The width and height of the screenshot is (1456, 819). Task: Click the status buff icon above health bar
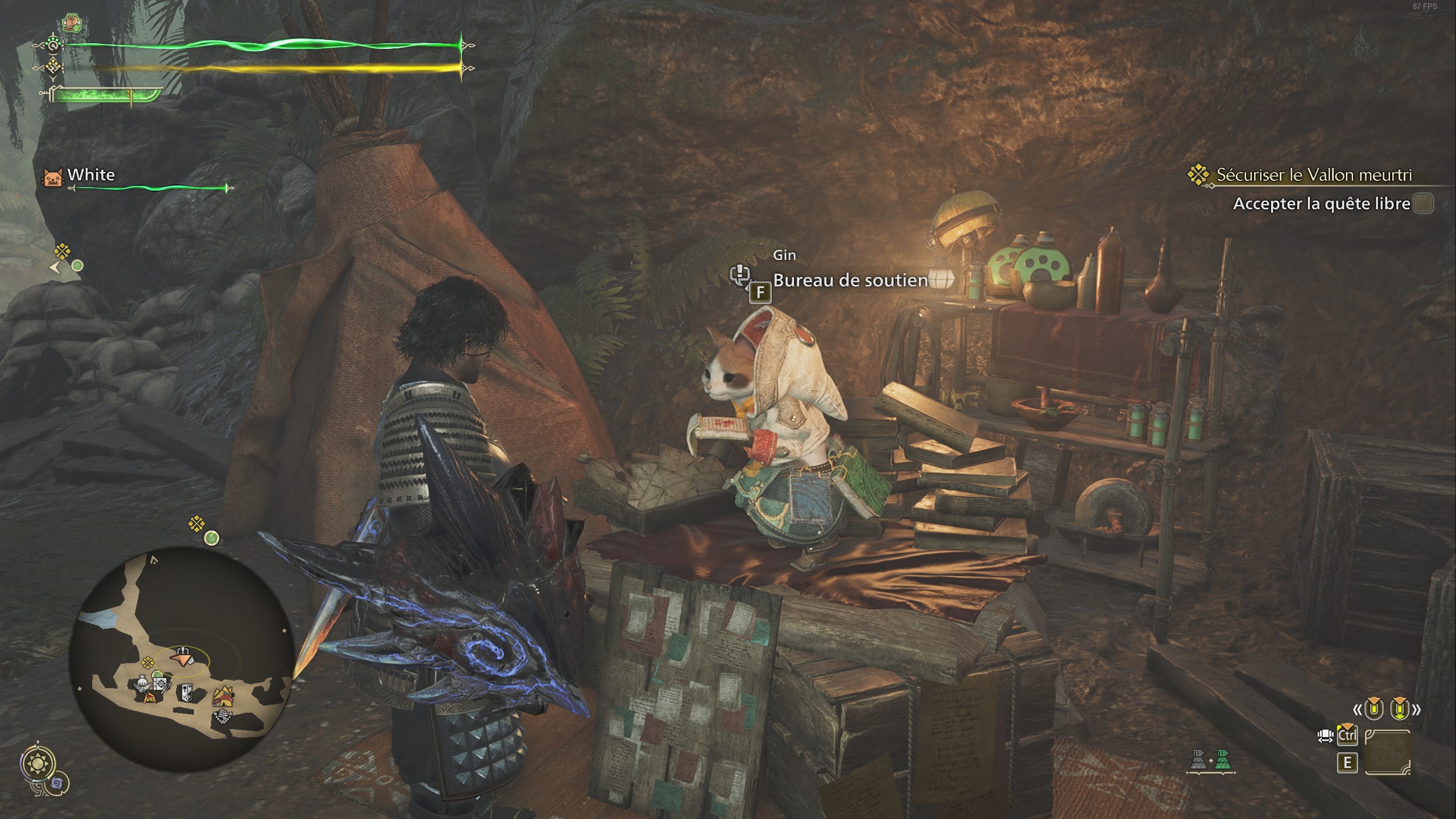coord(72,24)
